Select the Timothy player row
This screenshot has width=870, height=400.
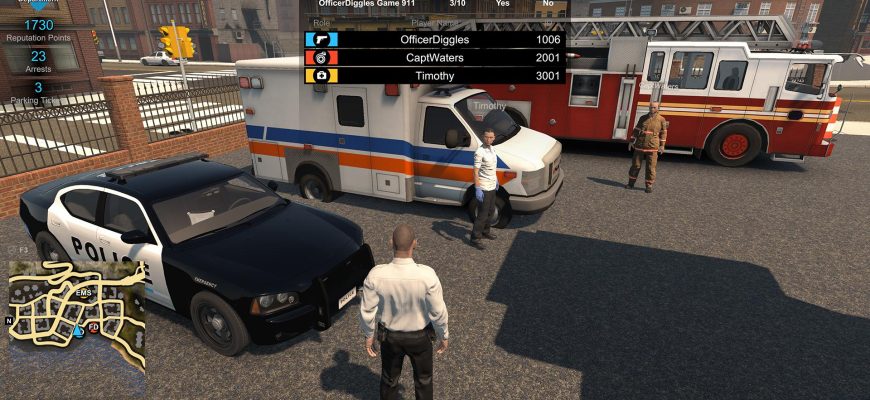pos(434,75)
